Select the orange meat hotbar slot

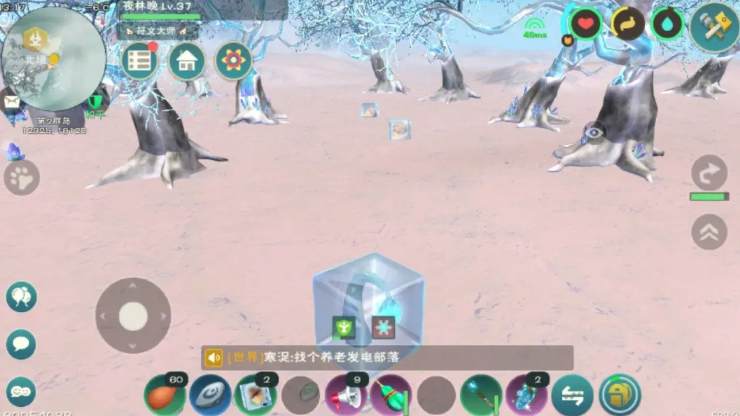coord(165,395)
